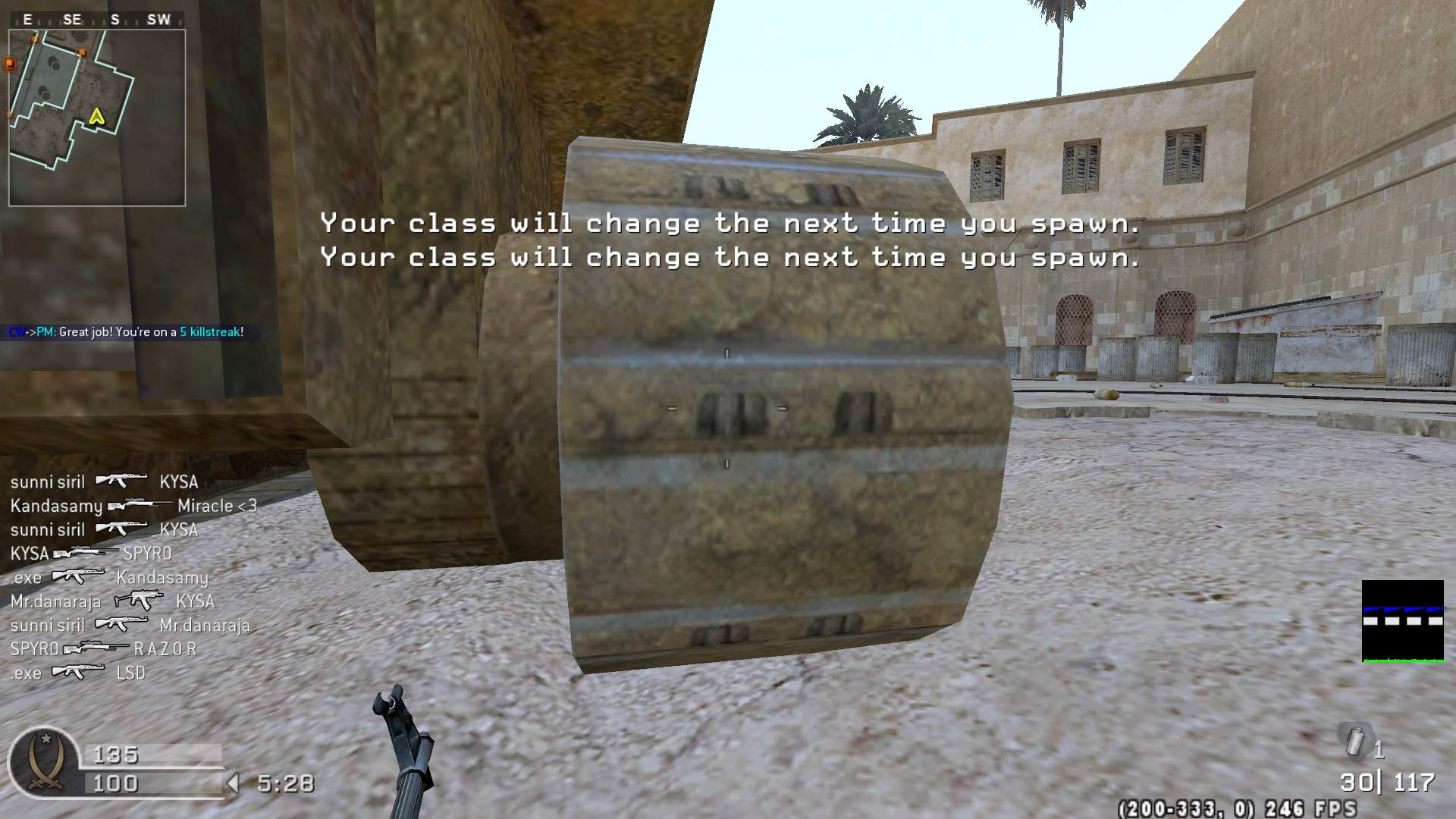
Task: Click the 5 killstreak chat message
Action: point(126,332)
